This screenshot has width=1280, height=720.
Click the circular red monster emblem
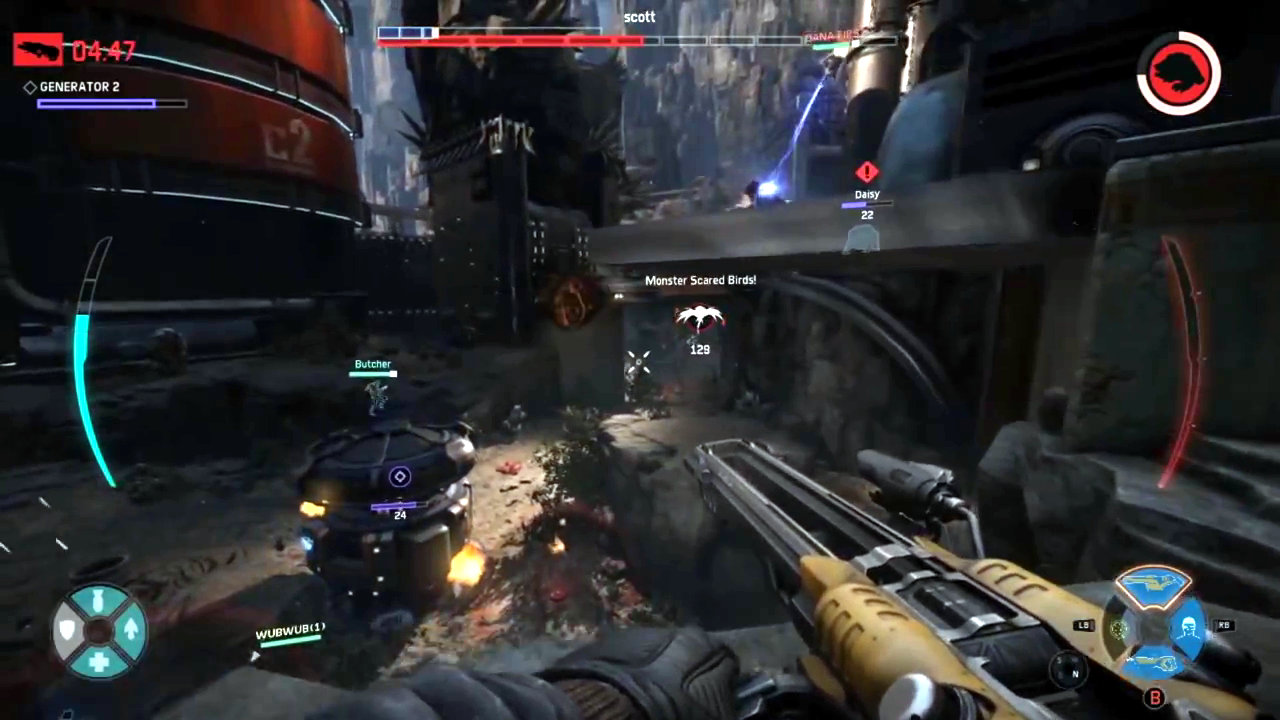point(1179,72)
